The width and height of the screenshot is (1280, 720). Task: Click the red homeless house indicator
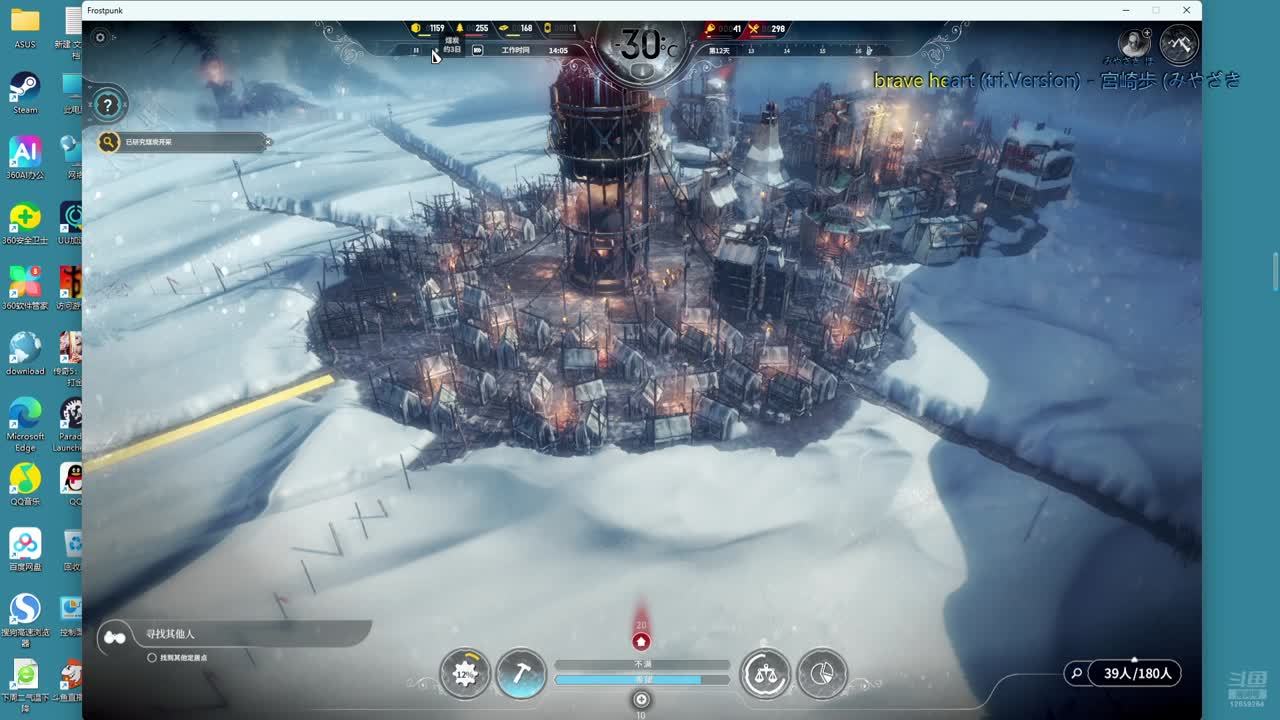click(641, 641)
